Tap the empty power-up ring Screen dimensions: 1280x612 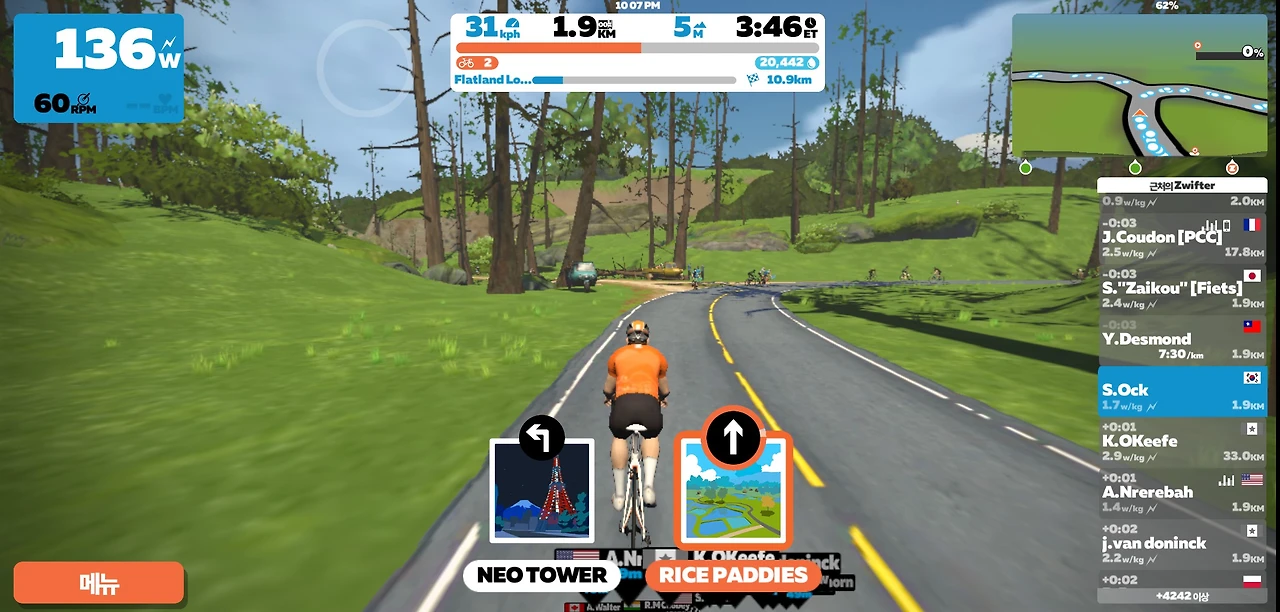[x=364, y=67]
